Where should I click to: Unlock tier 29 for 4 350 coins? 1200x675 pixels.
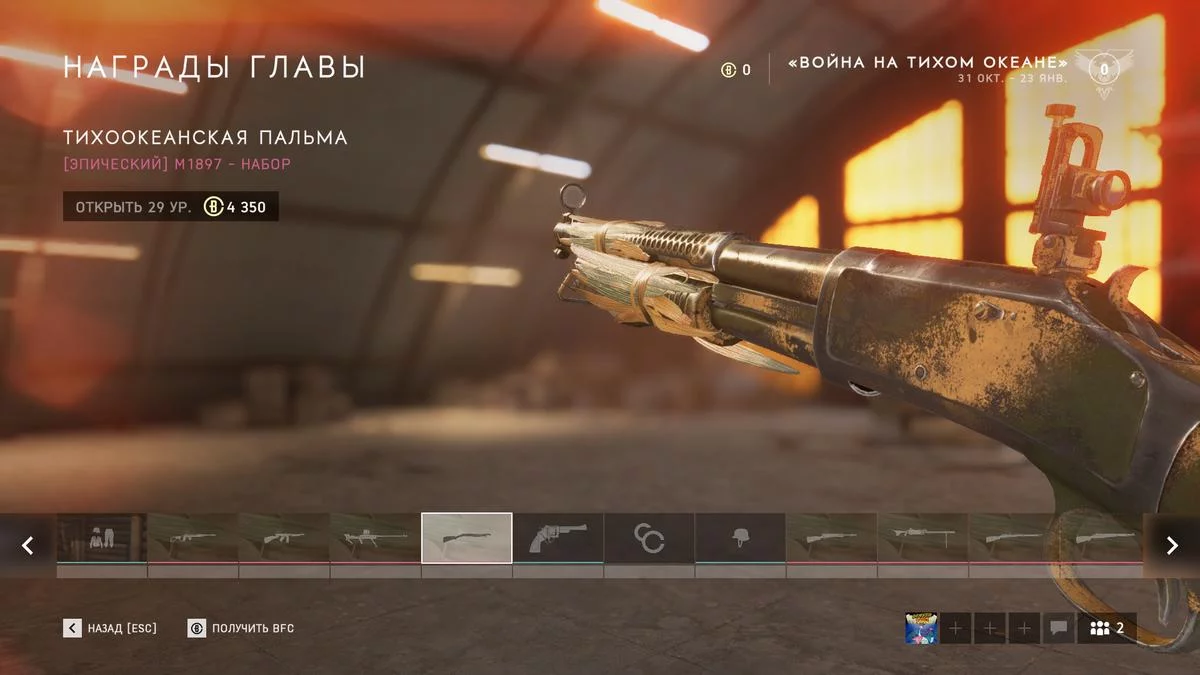pyautogui.click(x=171, y=207)
